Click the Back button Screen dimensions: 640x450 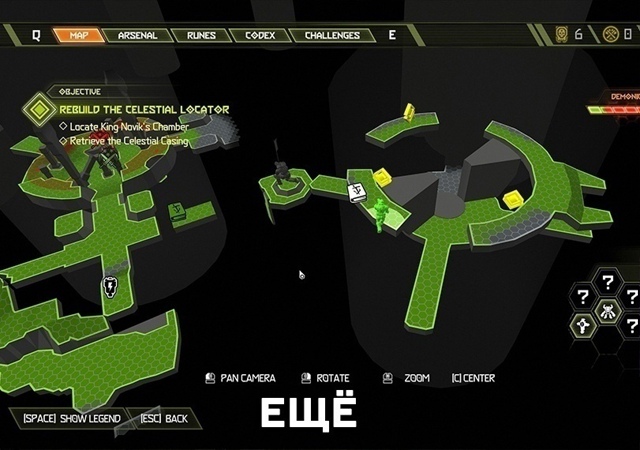pyautogui.click(x=164, y=418)
